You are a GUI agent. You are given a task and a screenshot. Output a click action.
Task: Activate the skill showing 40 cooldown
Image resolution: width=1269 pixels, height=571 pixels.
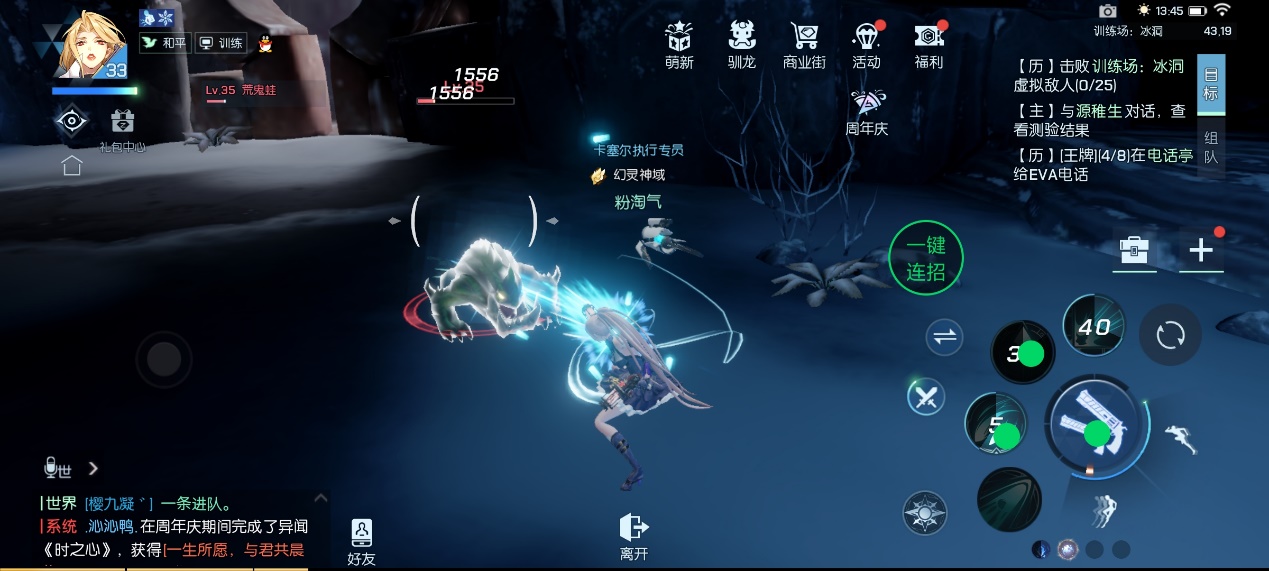coord(1094,326)
